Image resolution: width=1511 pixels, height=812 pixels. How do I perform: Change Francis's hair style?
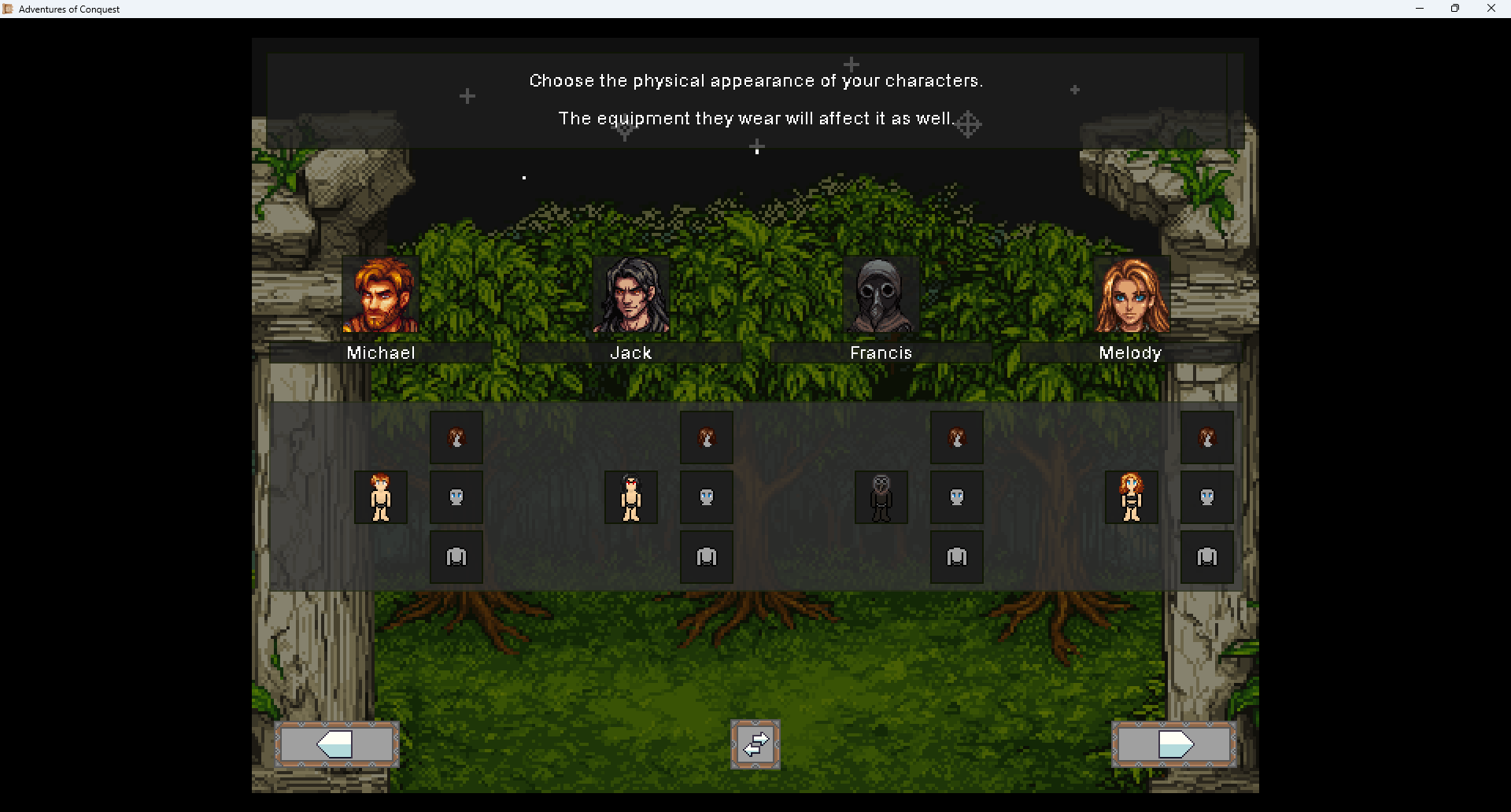tap(957, 437)
